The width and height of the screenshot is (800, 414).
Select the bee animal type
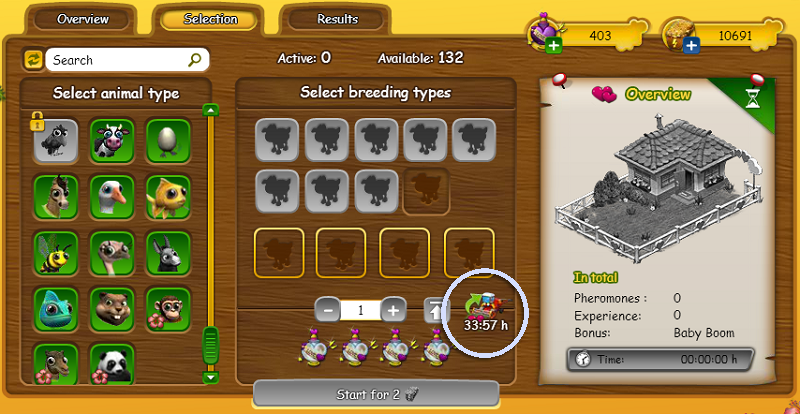(x=56, y=252)
